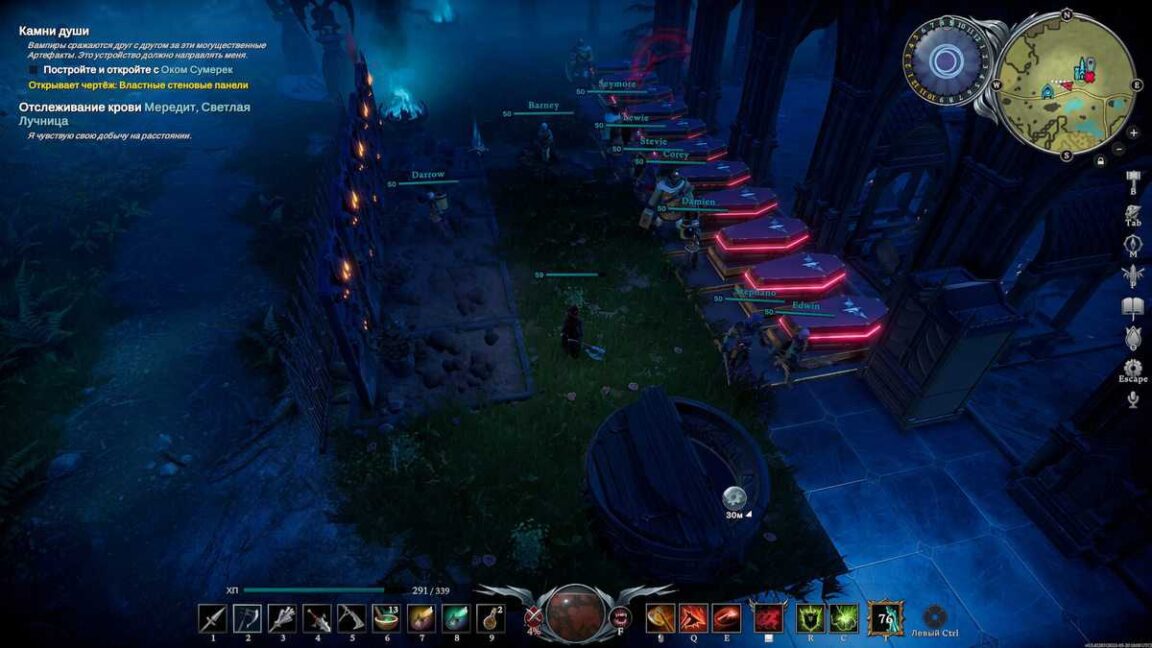Open the Escape gear settings menu

[1133, 368]
